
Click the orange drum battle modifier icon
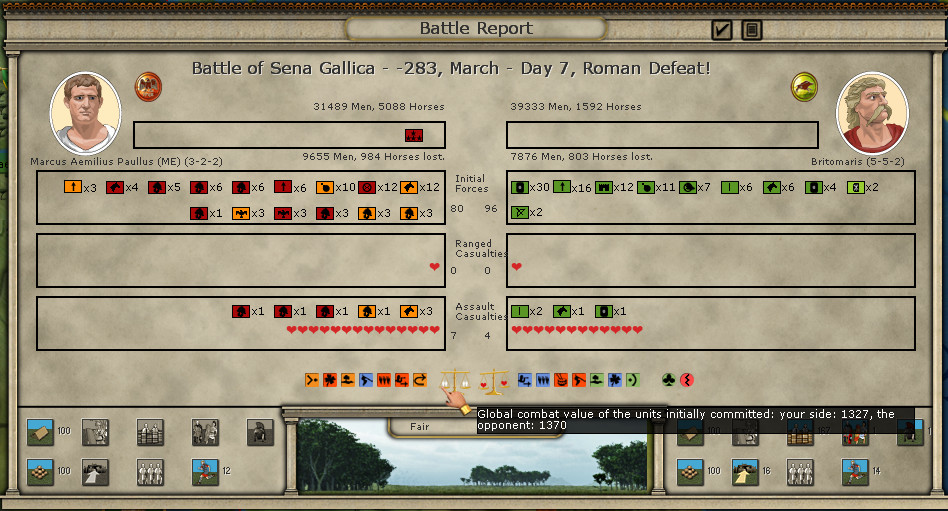pos(561,380)
